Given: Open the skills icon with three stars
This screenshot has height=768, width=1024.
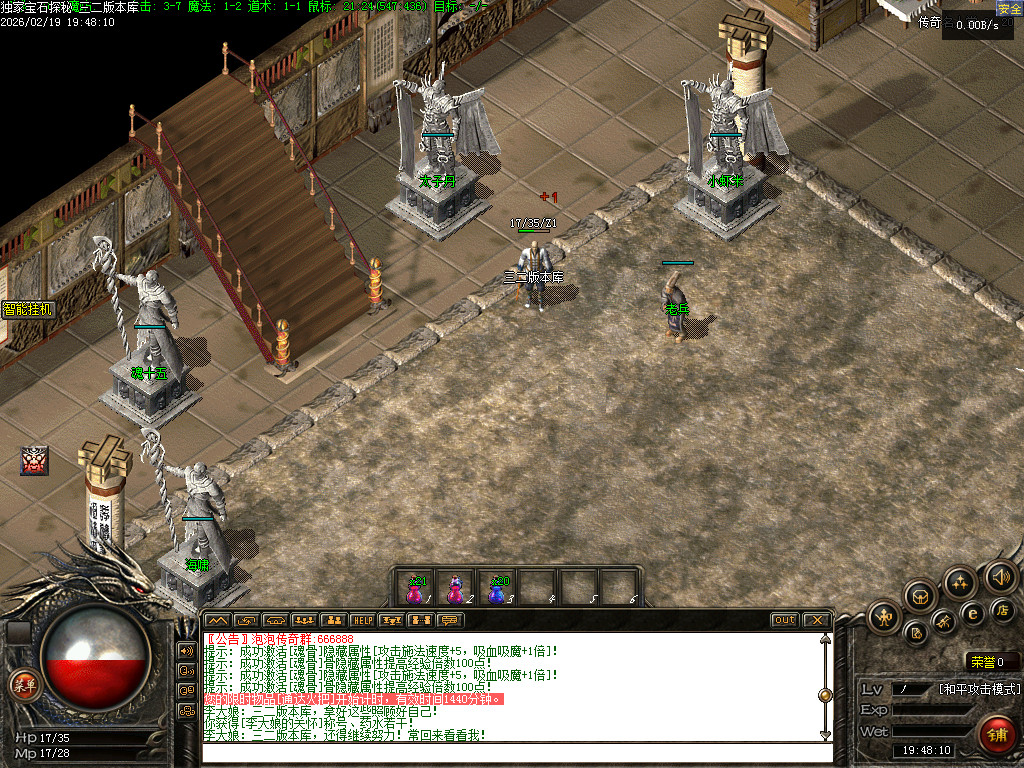Looking at the screenshot, I should pyautogui.click(x=959, y=582).
